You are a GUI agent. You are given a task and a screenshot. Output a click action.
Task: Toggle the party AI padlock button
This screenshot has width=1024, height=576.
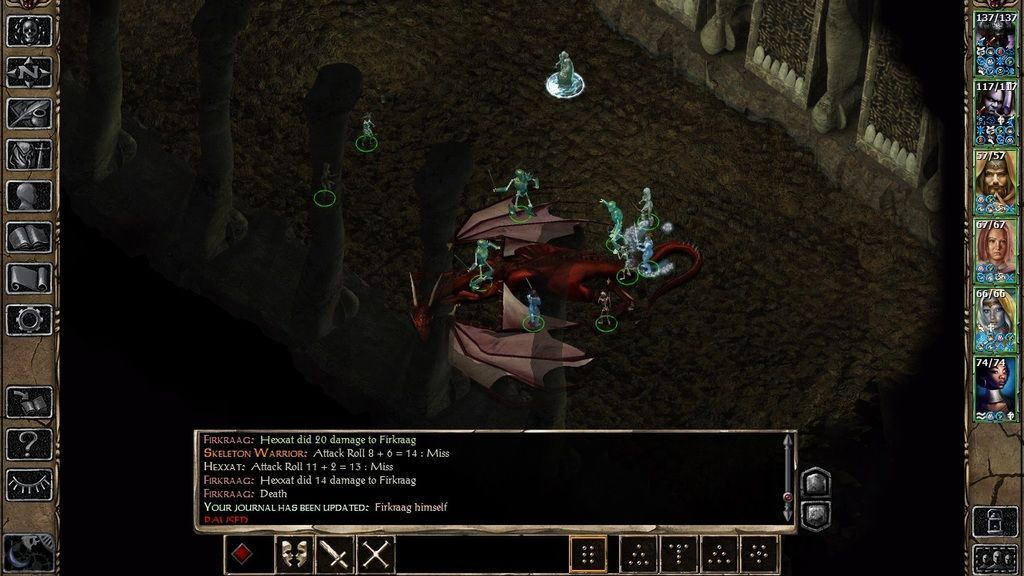click(x=995, y=521)
